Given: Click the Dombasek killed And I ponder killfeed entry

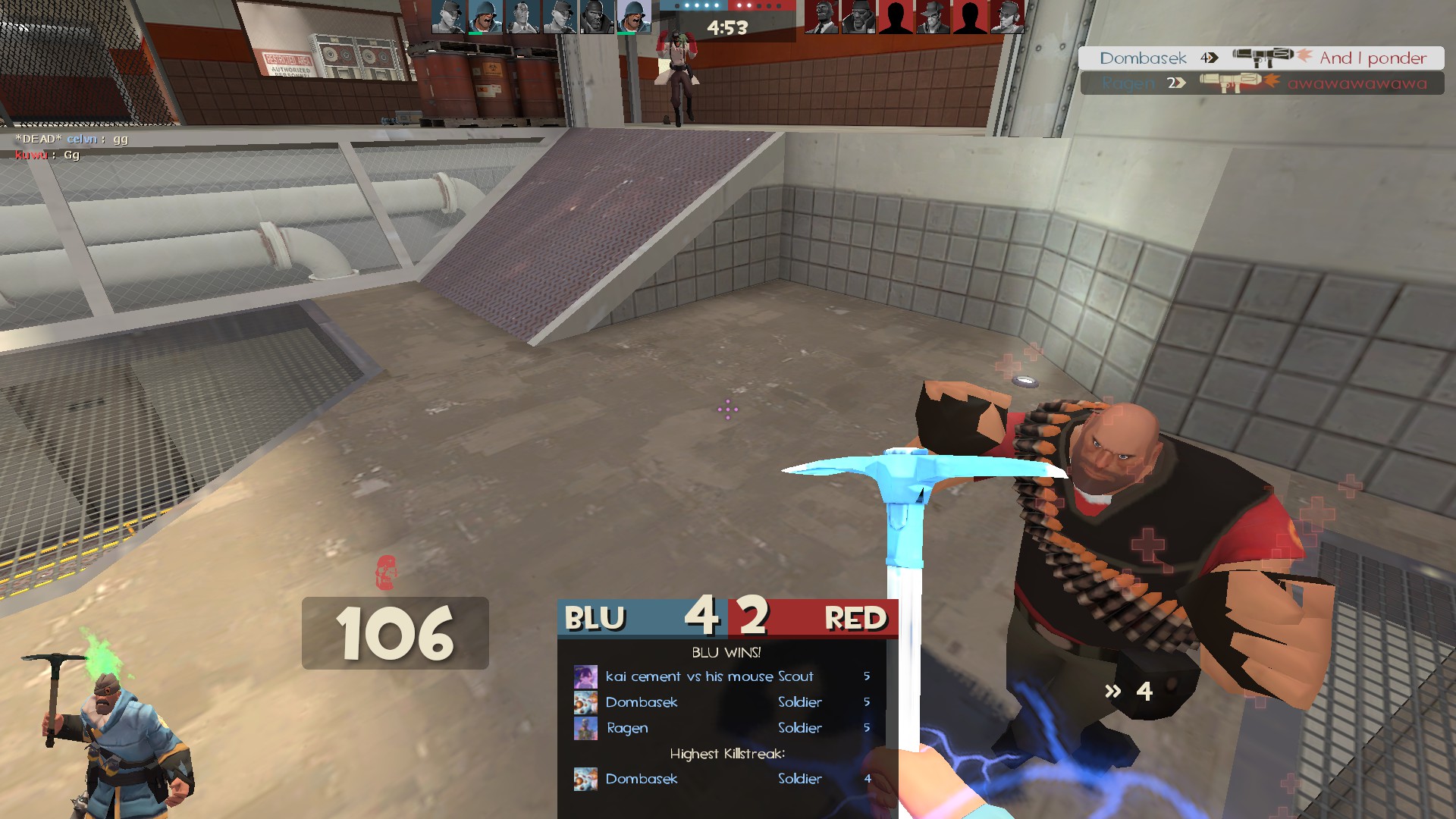Looking at the screenshot, I should pyautogui.click(x=1261, y=58).
